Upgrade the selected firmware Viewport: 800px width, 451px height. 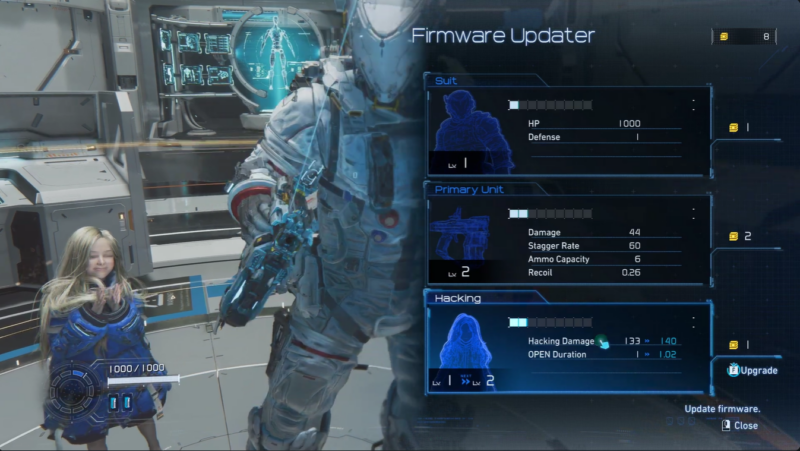pyautogui.click(x=753, y=370)
